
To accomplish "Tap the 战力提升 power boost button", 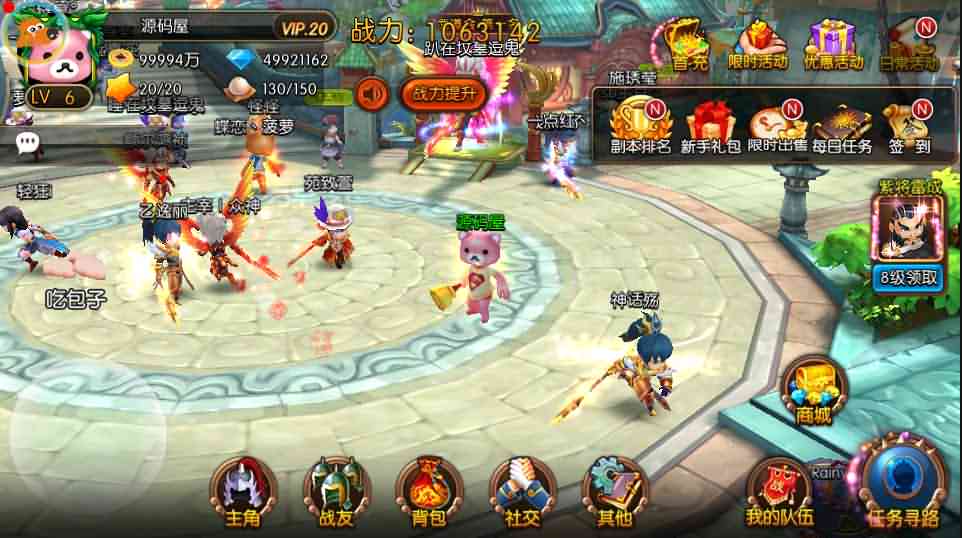I will coord(444,94).
